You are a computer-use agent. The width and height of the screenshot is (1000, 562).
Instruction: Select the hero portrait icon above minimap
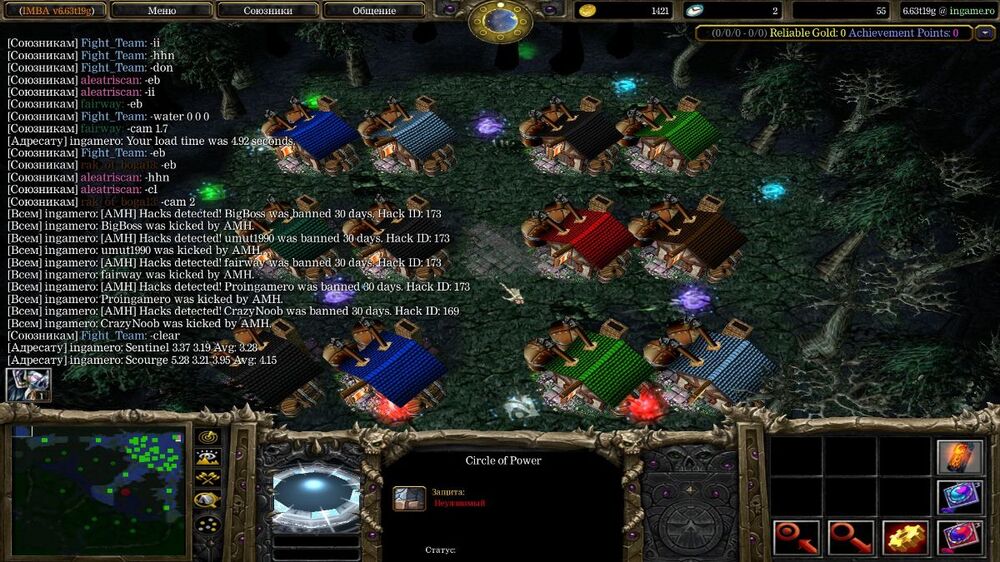click(x=27, y=385)
